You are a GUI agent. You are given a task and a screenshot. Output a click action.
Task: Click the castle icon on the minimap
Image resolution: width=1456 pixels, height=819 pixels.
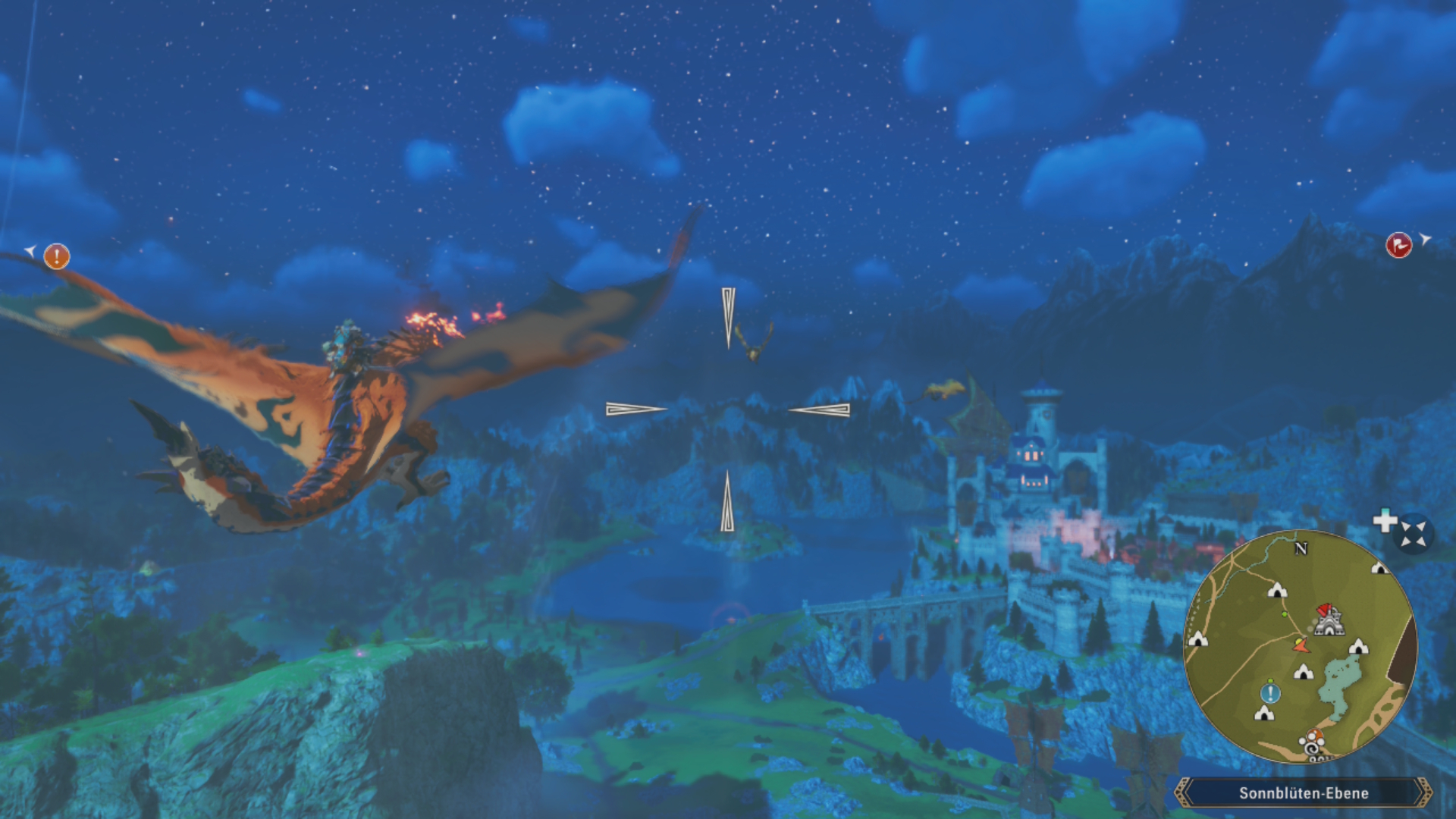(x=1329, y=621)
